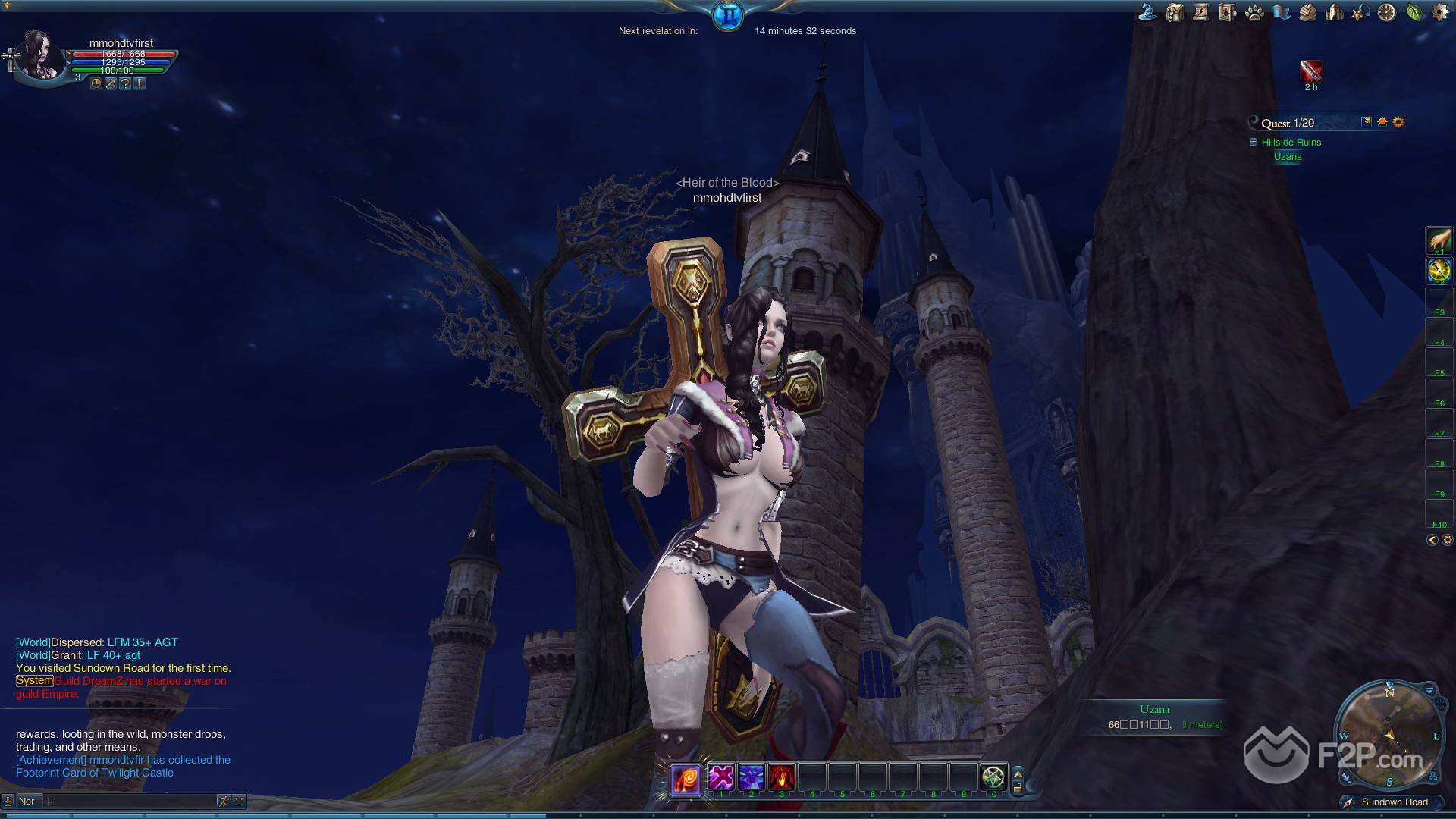Use the pentagram skill in slot 0

click(x=993, y=777)
